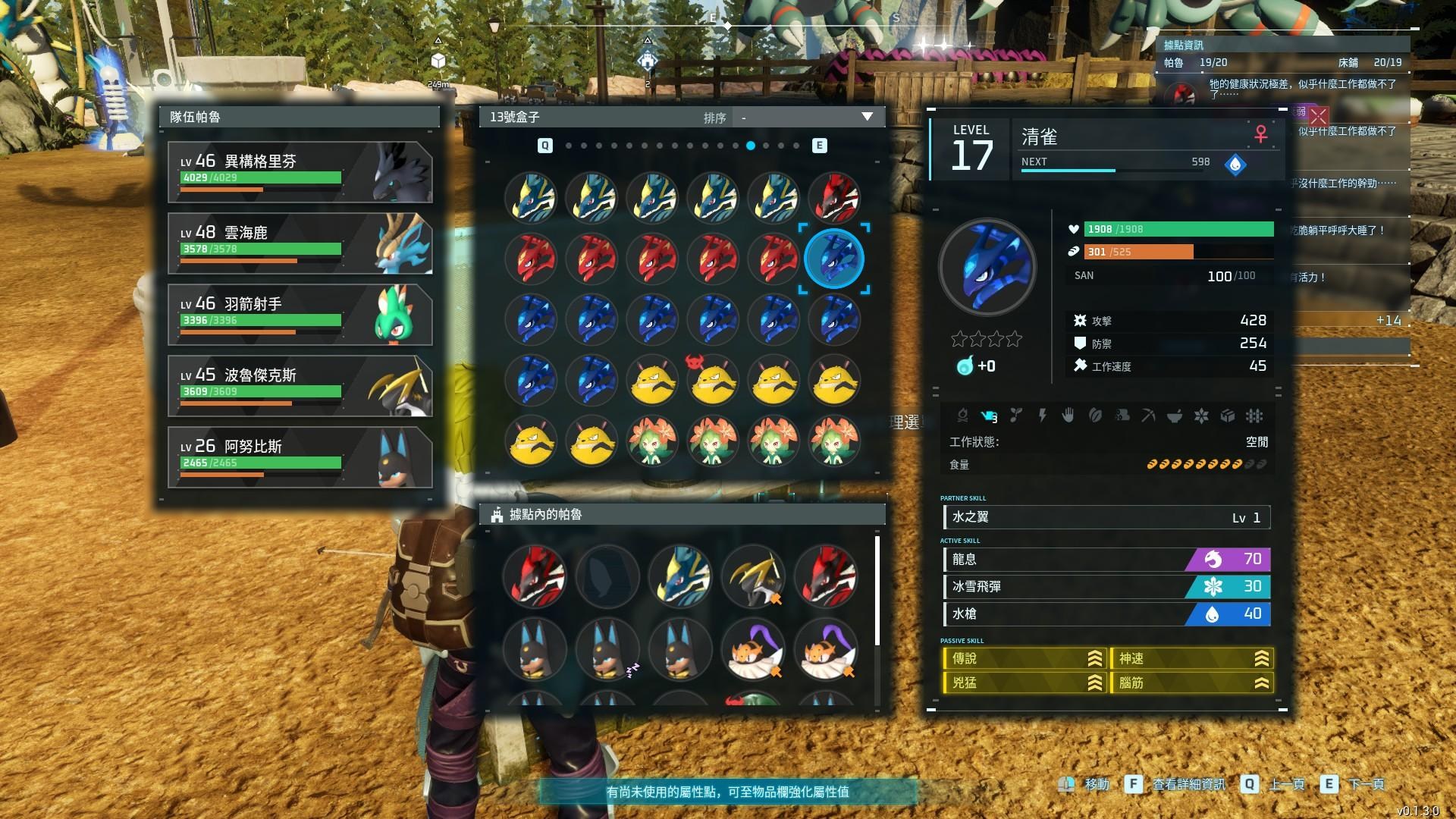Click the 神速 passive skill

[1191, 658]
